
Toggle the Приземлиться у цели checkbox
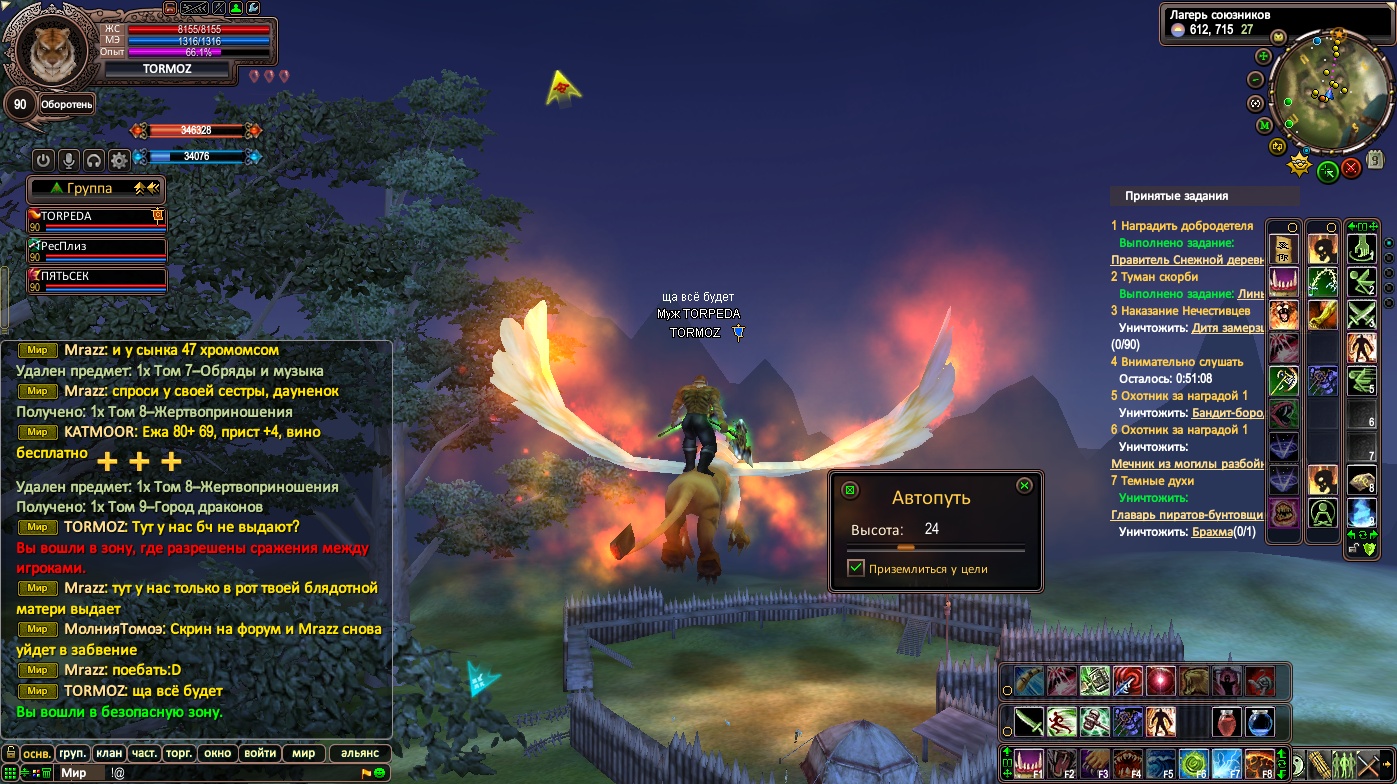coord(855,568)
